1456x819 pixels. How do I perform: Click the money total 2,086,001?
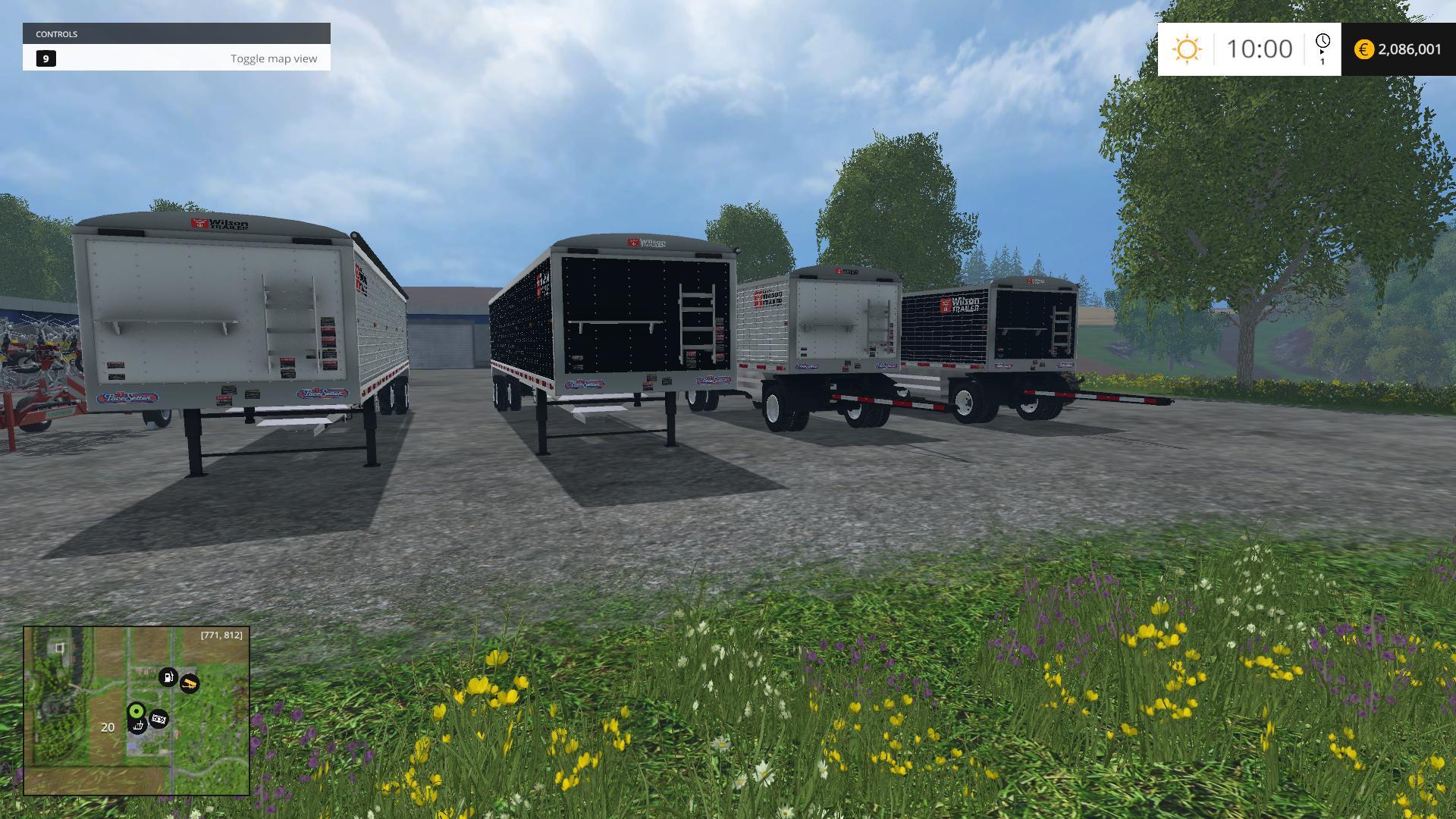pyautogui.click(x=1410, y=49)
